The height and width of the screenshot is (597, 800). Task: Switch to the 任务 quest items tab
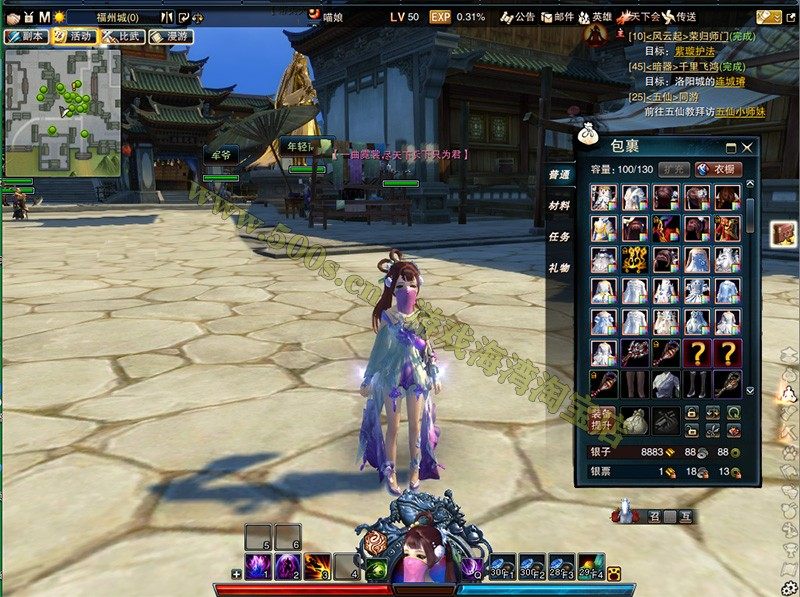click(x=560, y=237)
